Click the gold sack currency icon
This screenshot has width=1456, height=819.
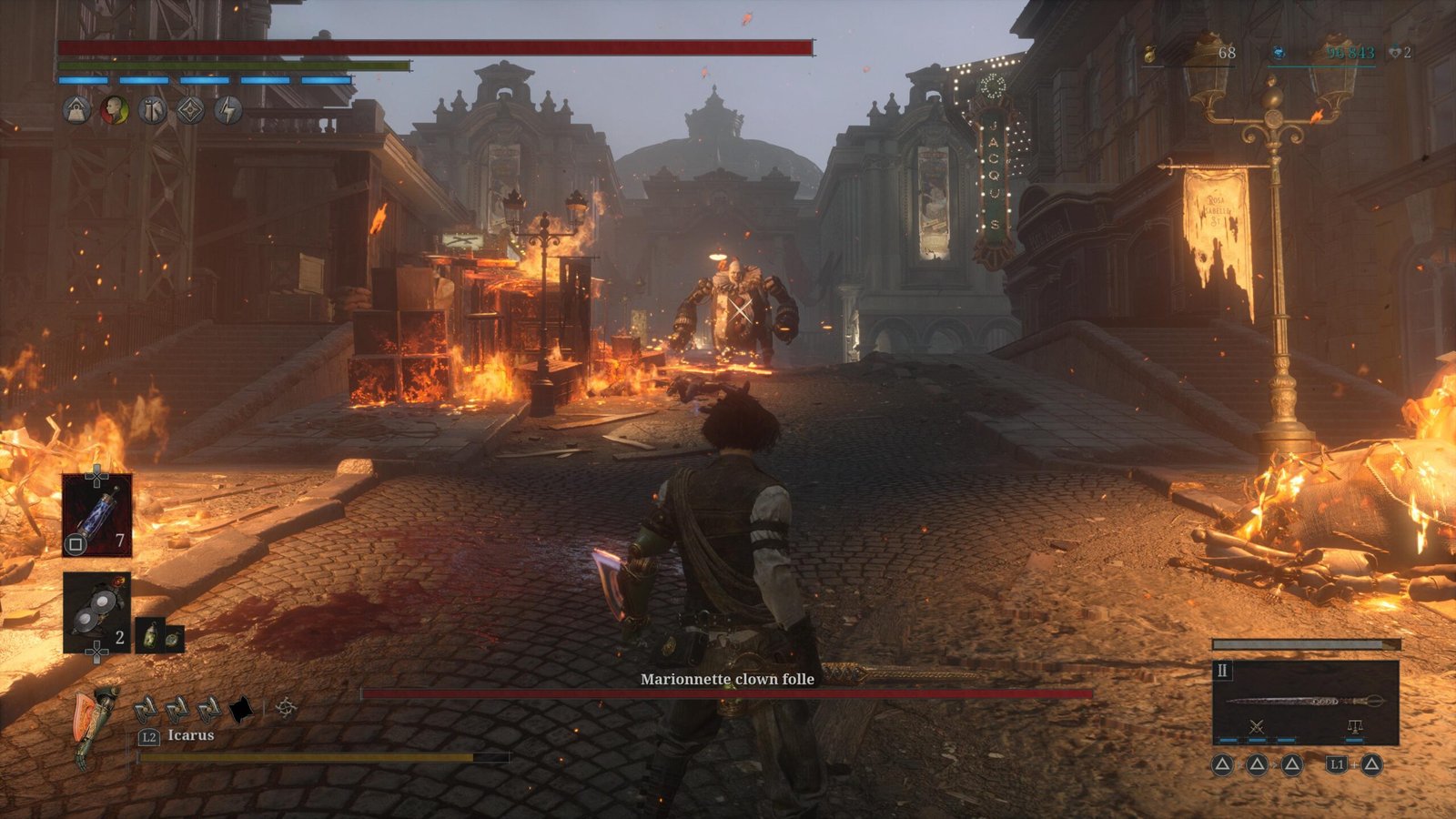pyautogui.click(x=1150, y=54)
